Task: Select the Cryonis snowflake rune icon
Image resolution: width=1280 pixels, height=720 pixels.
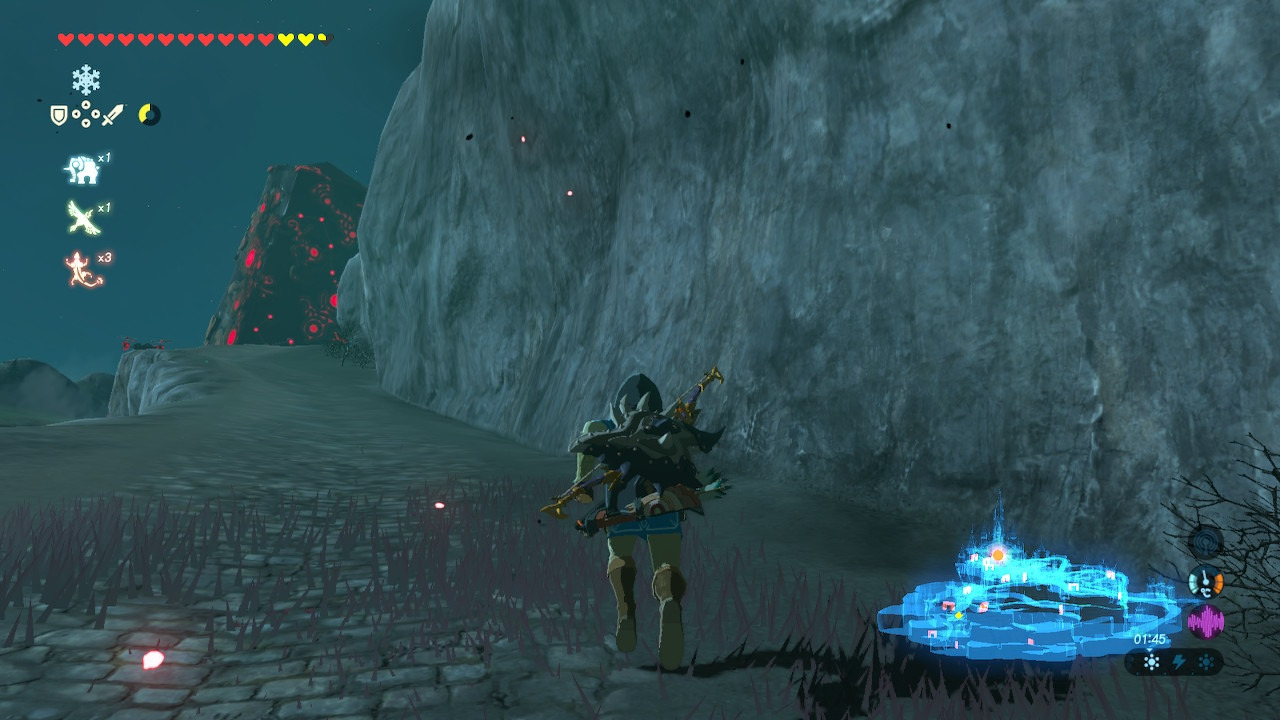Action: coord(86,80)
